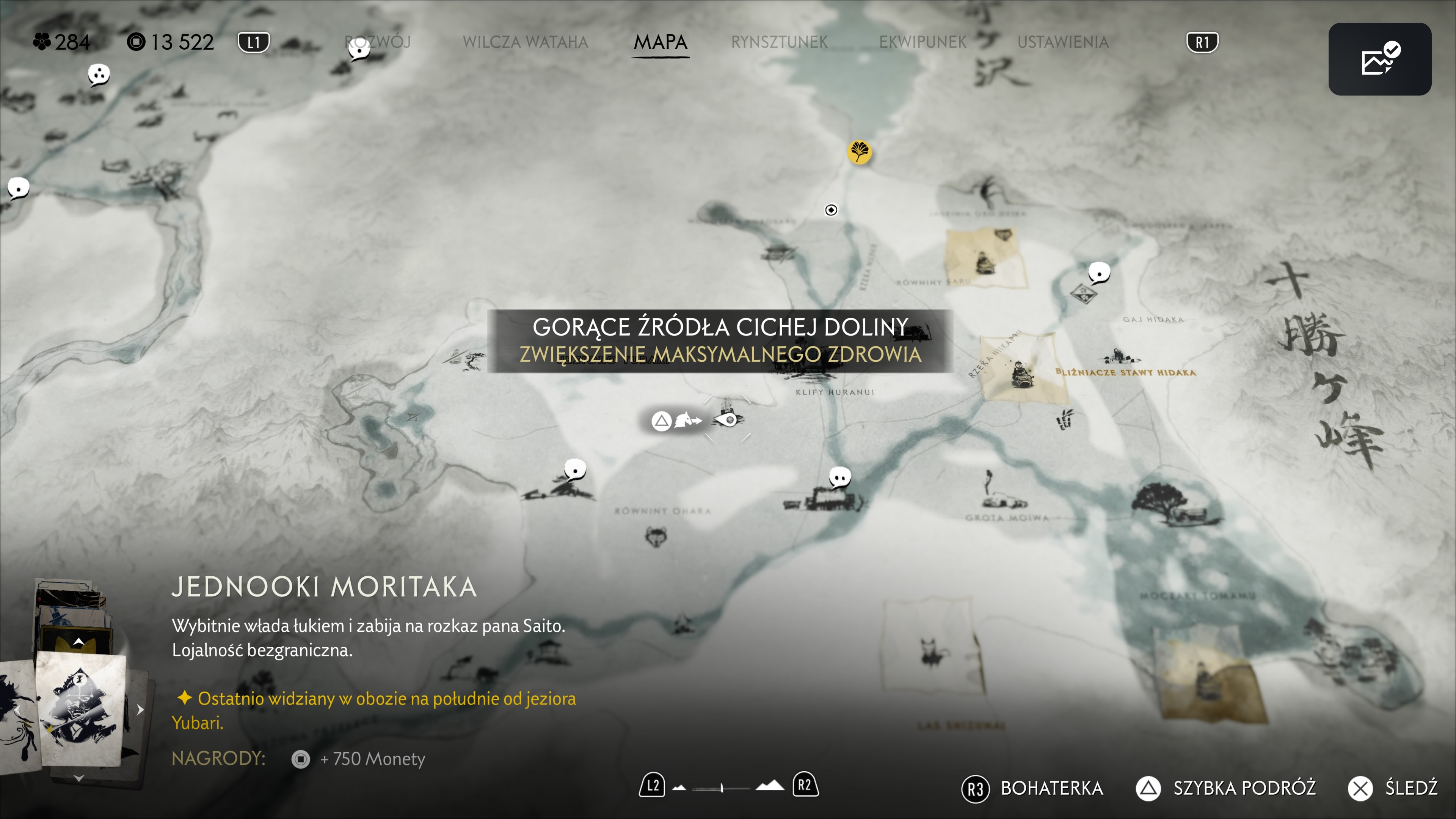Select the Mapa tab

[660, 42]
